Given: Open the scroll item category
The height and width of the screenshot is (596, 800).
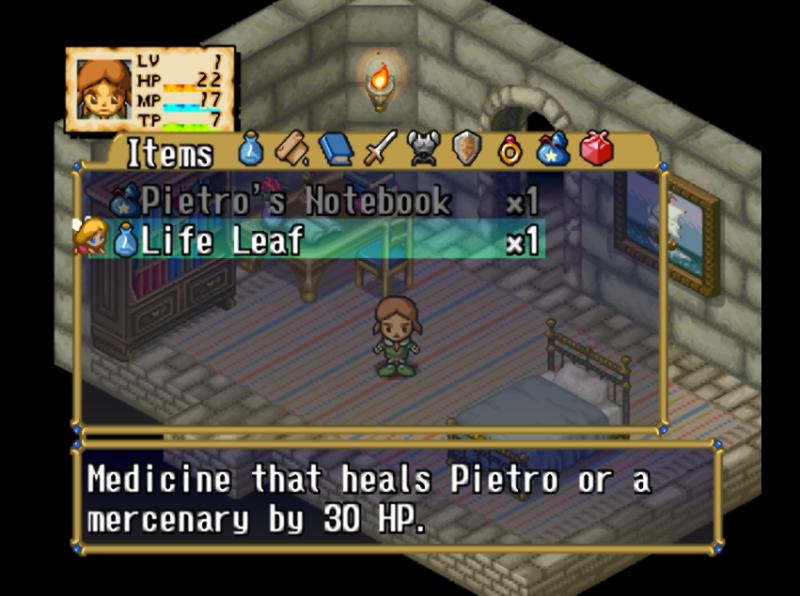Looking at the screenshot, I should pos(290,150).
